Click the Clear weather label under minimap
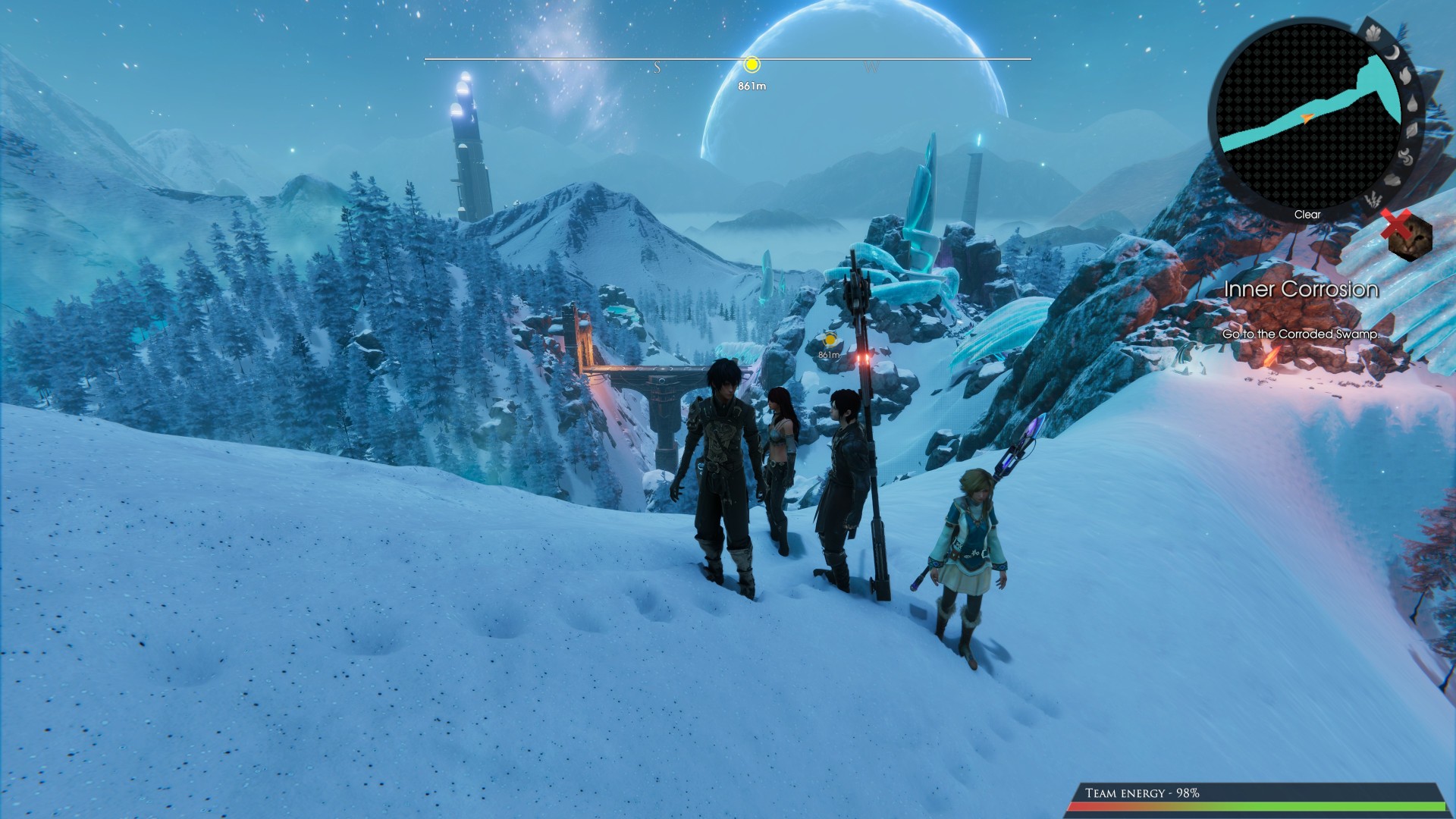The image size is (1456, 819). 1307,215
